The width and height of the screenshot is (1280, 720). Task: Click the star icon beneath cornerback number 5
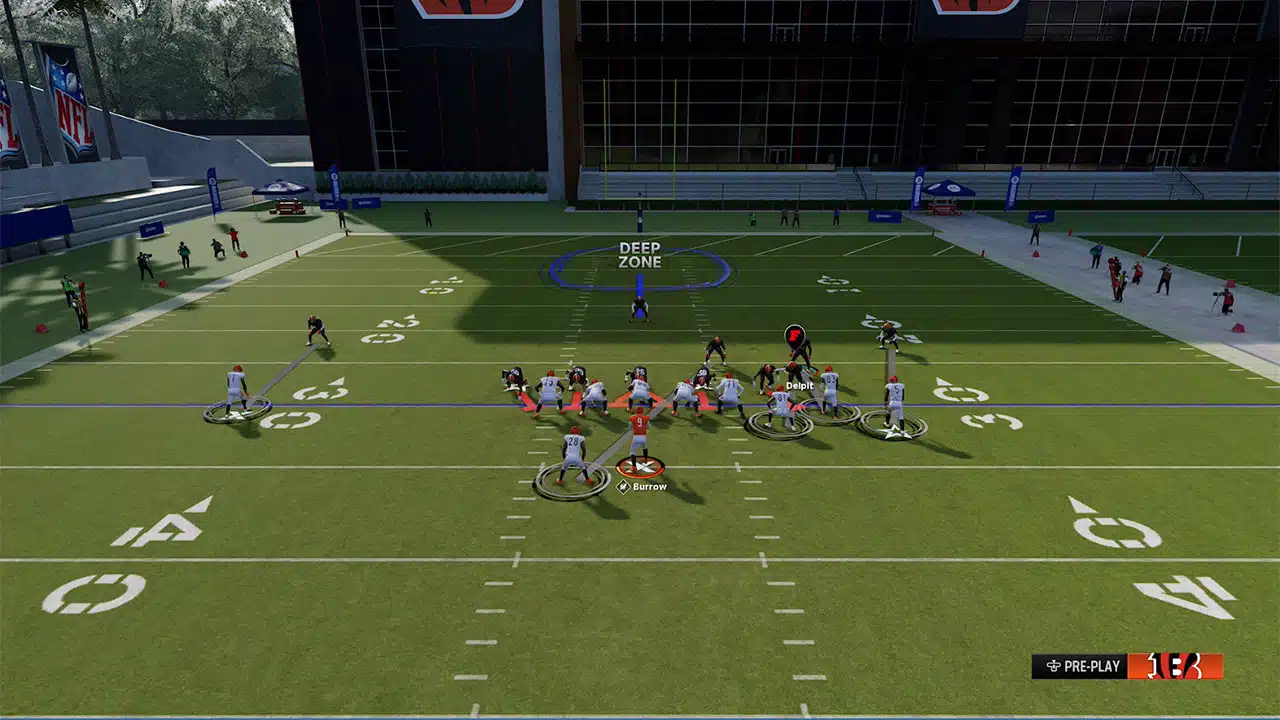click(893, 432)
